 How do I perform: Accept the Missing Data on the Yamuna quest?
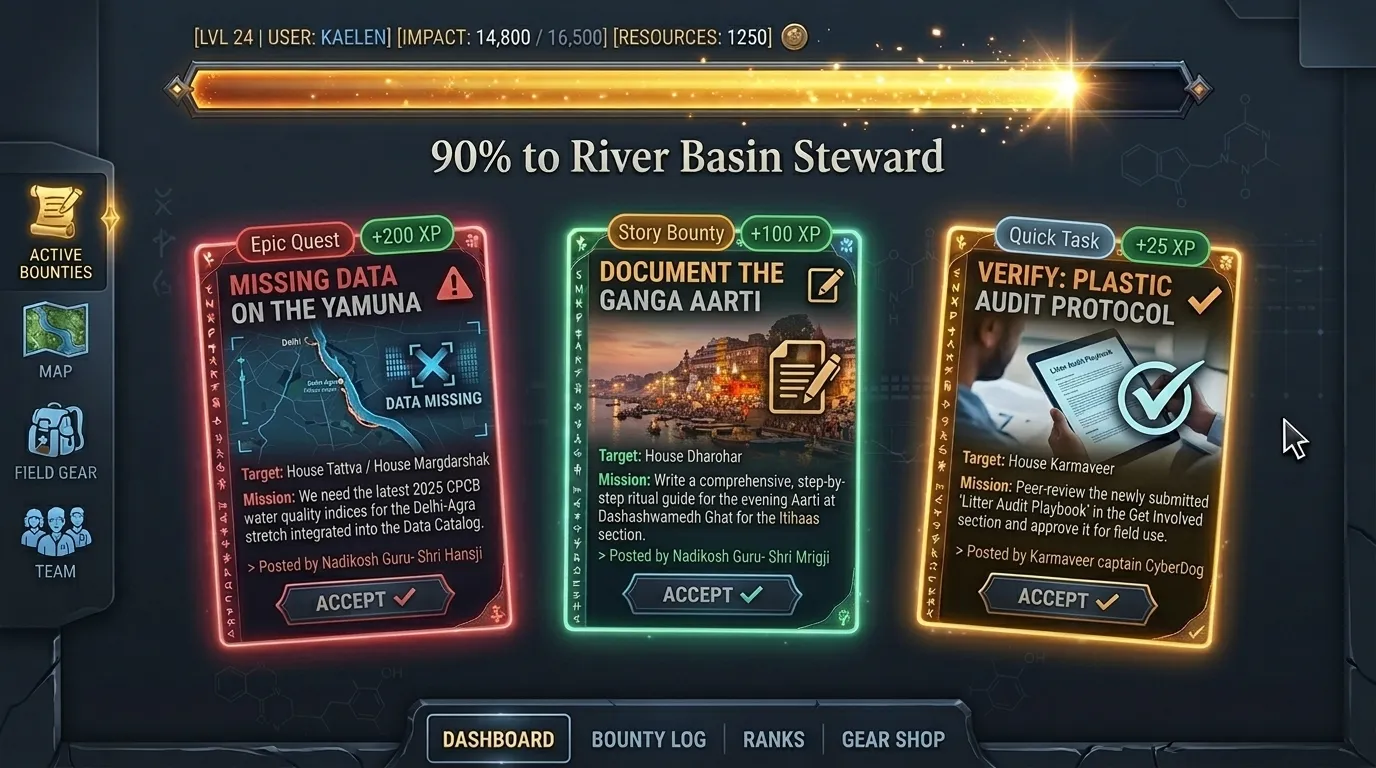(364, 599)
